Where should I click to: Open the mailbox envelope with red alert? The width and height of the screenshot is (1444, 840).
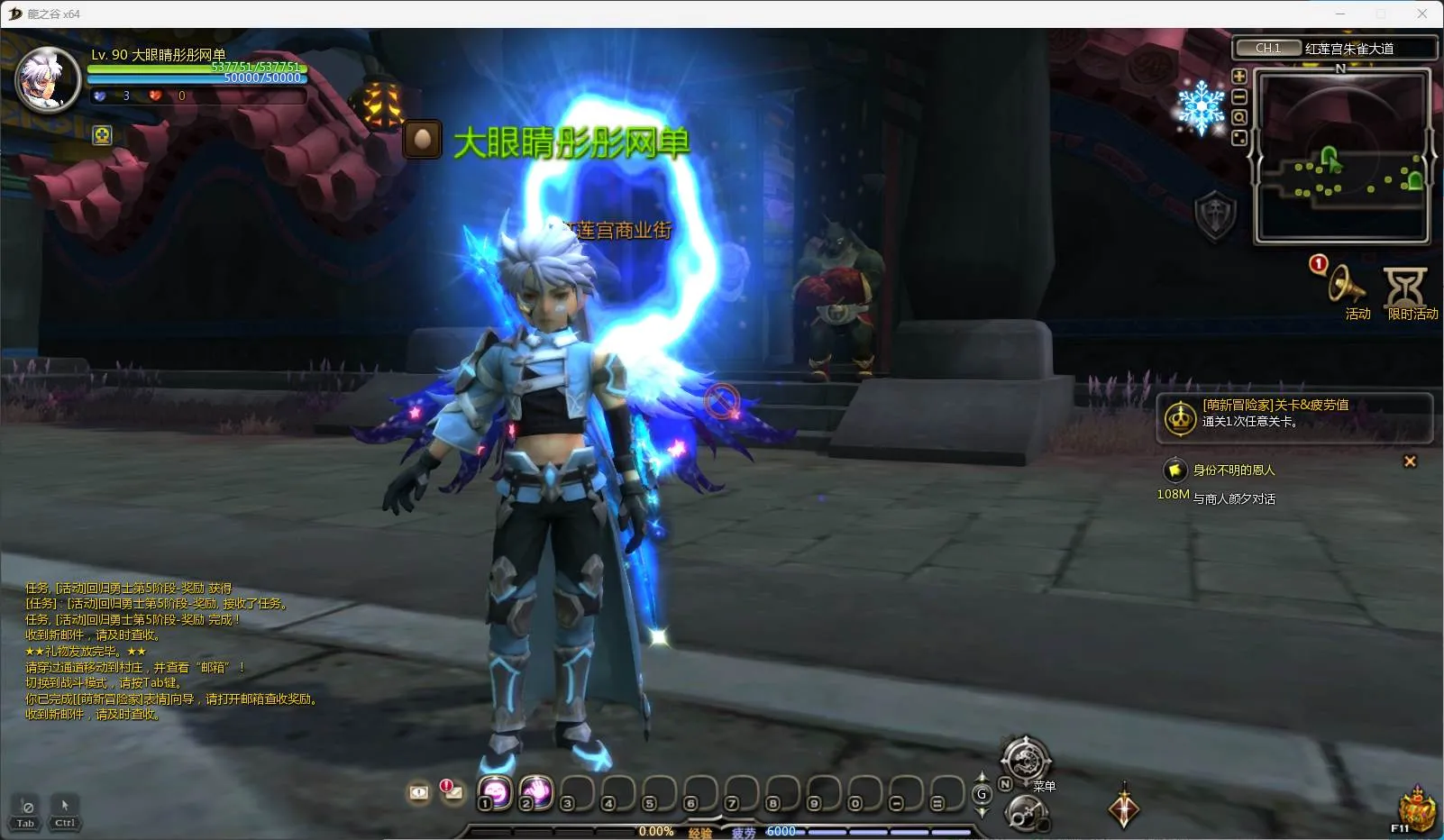pyautogui.click(x=452, y=792)
